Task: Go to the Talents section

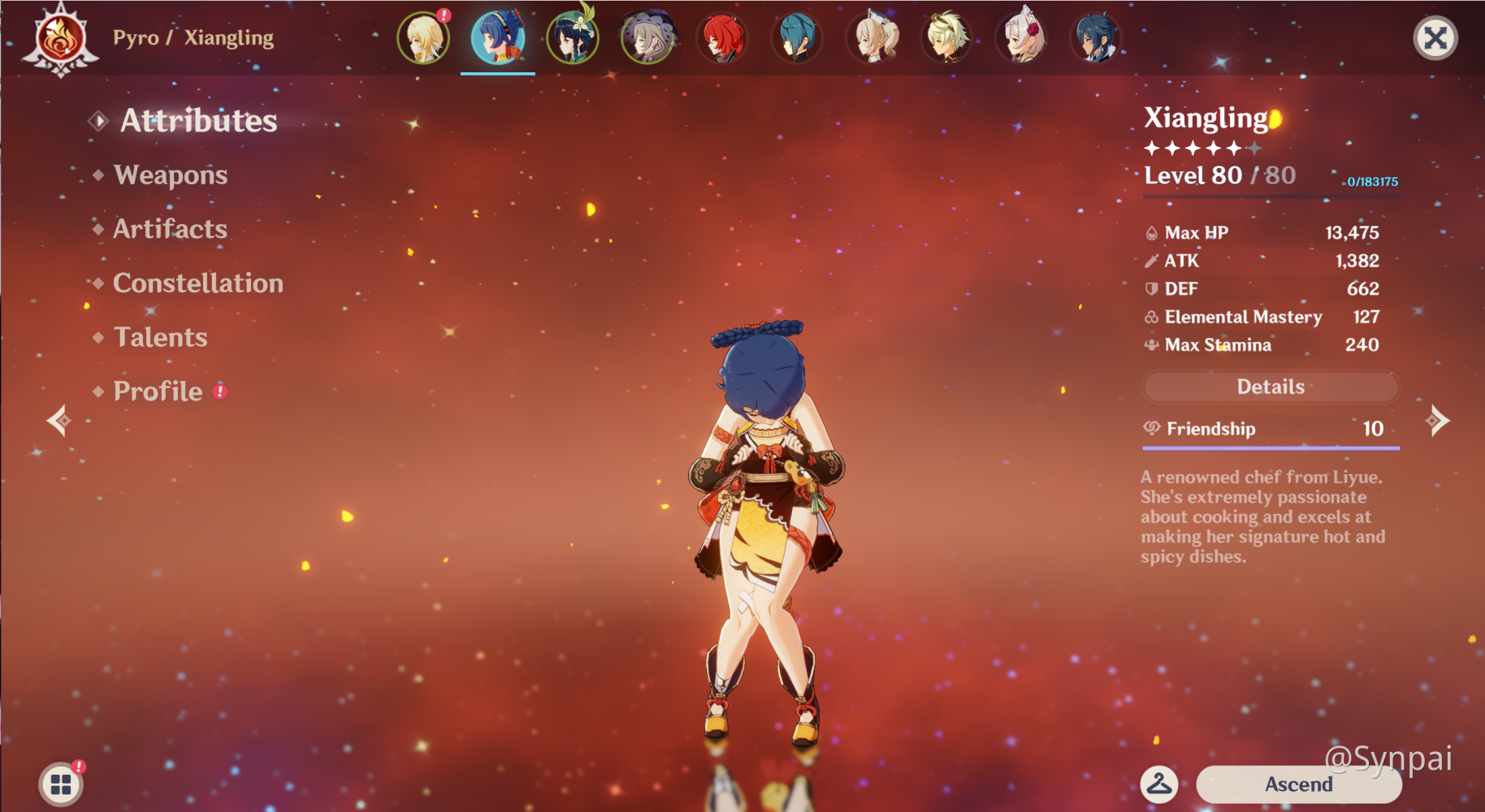Action: point(160,337)
